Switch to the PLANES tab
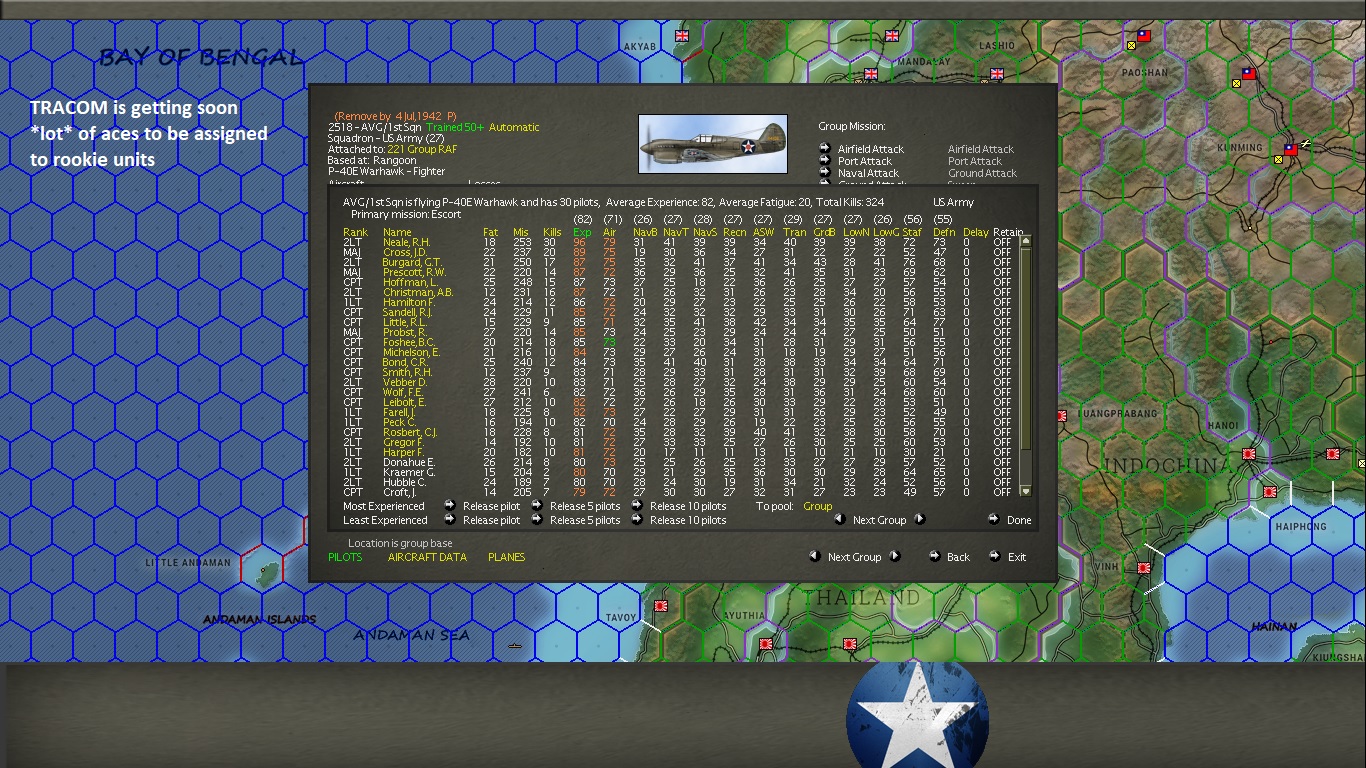 point(506,557)
